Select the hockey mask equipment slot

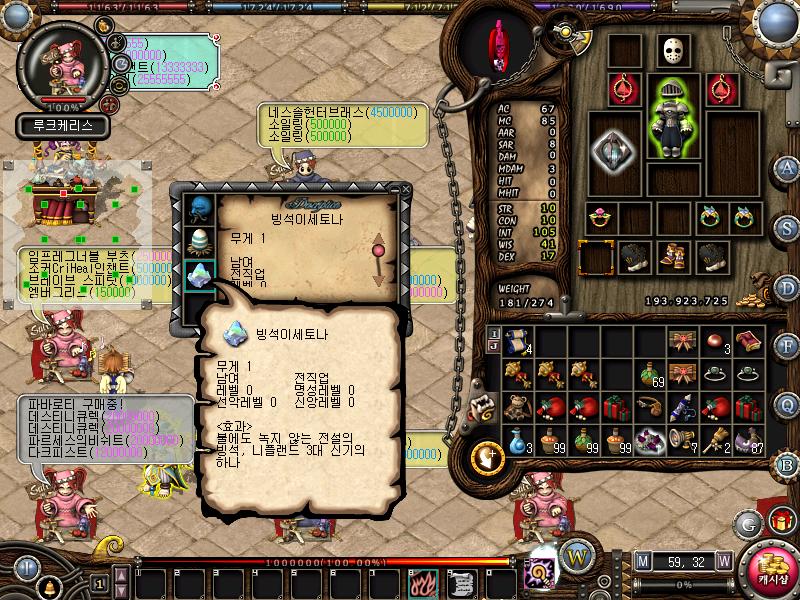click(674, 52)
